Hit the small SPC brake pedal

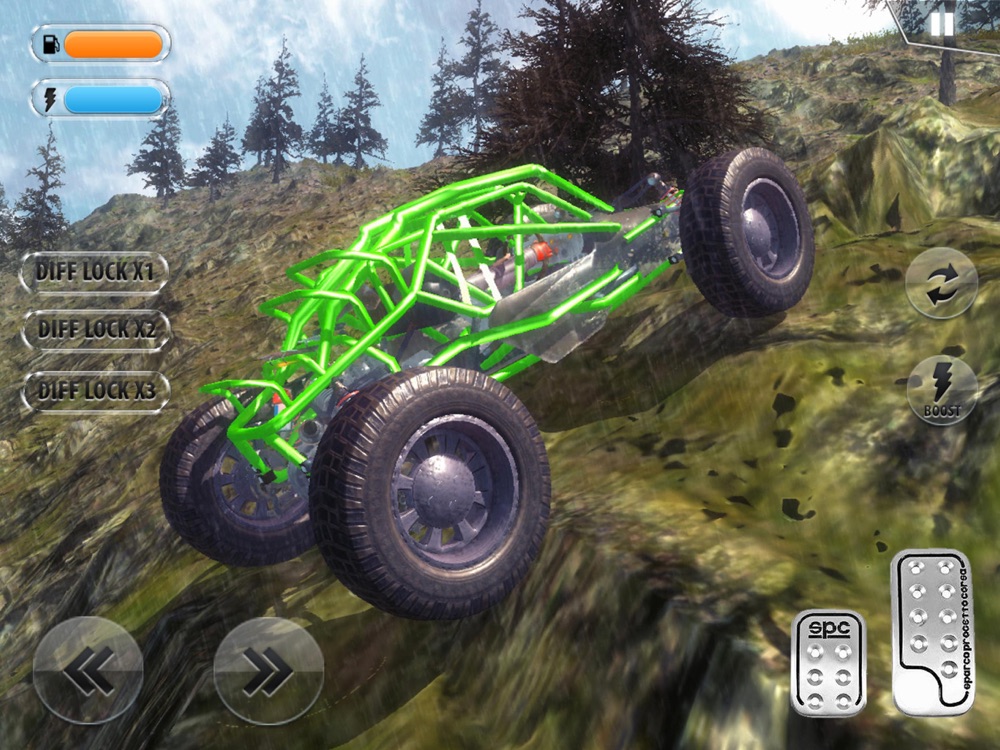click(x=828, y=663)
